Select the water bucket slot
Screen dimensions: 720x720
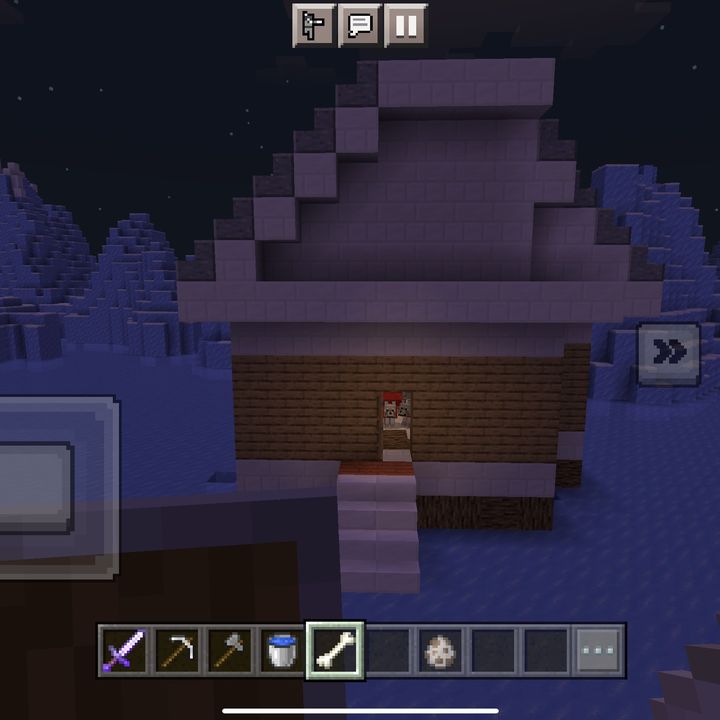point(283,651)
